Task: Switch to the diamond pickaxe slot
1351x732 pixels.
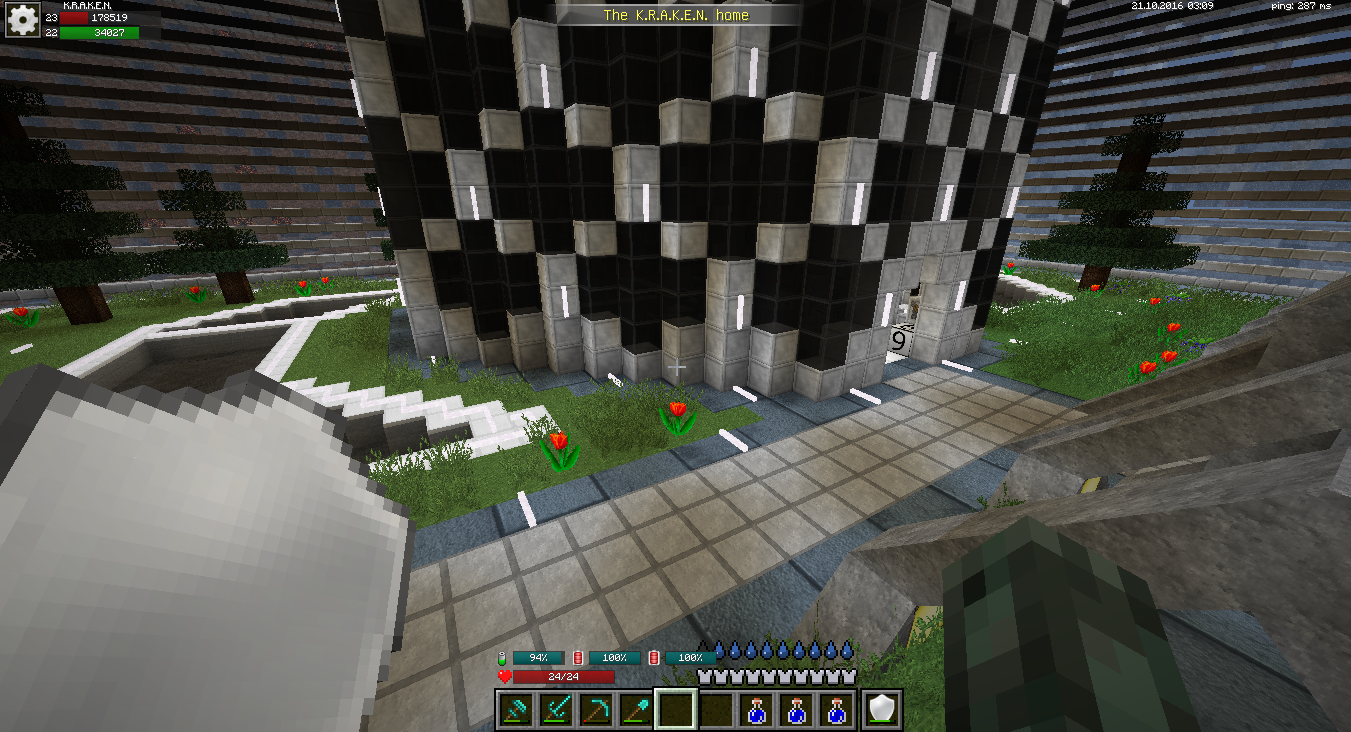Action: click(x=596, y=710)
